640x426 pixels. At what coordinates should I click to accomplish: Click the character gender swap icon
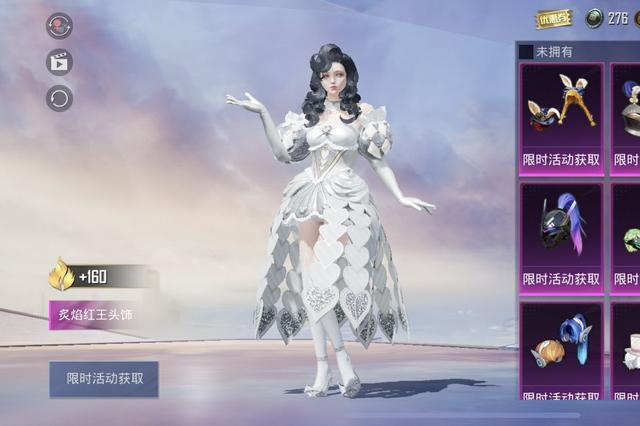pyautogui.click(x=59, y=26)
